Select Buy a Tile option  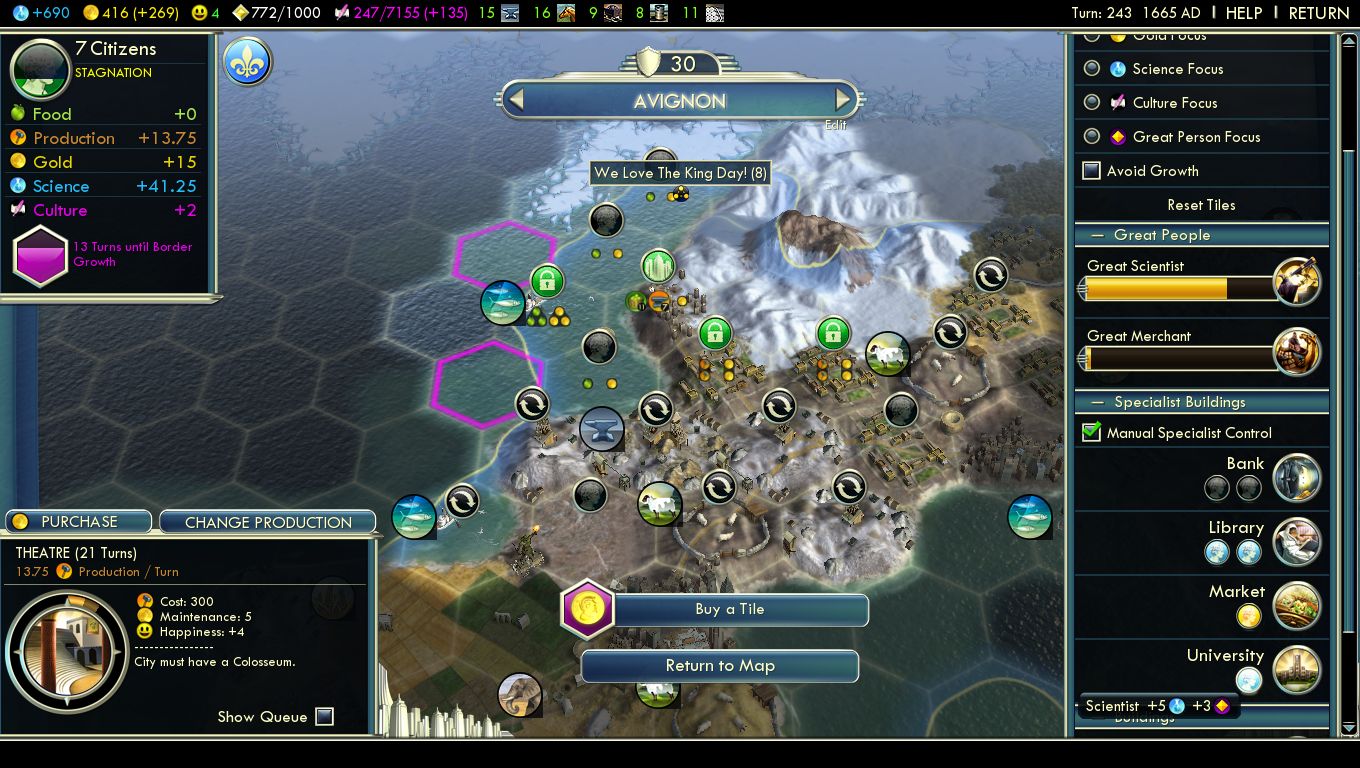pos(729,610)
